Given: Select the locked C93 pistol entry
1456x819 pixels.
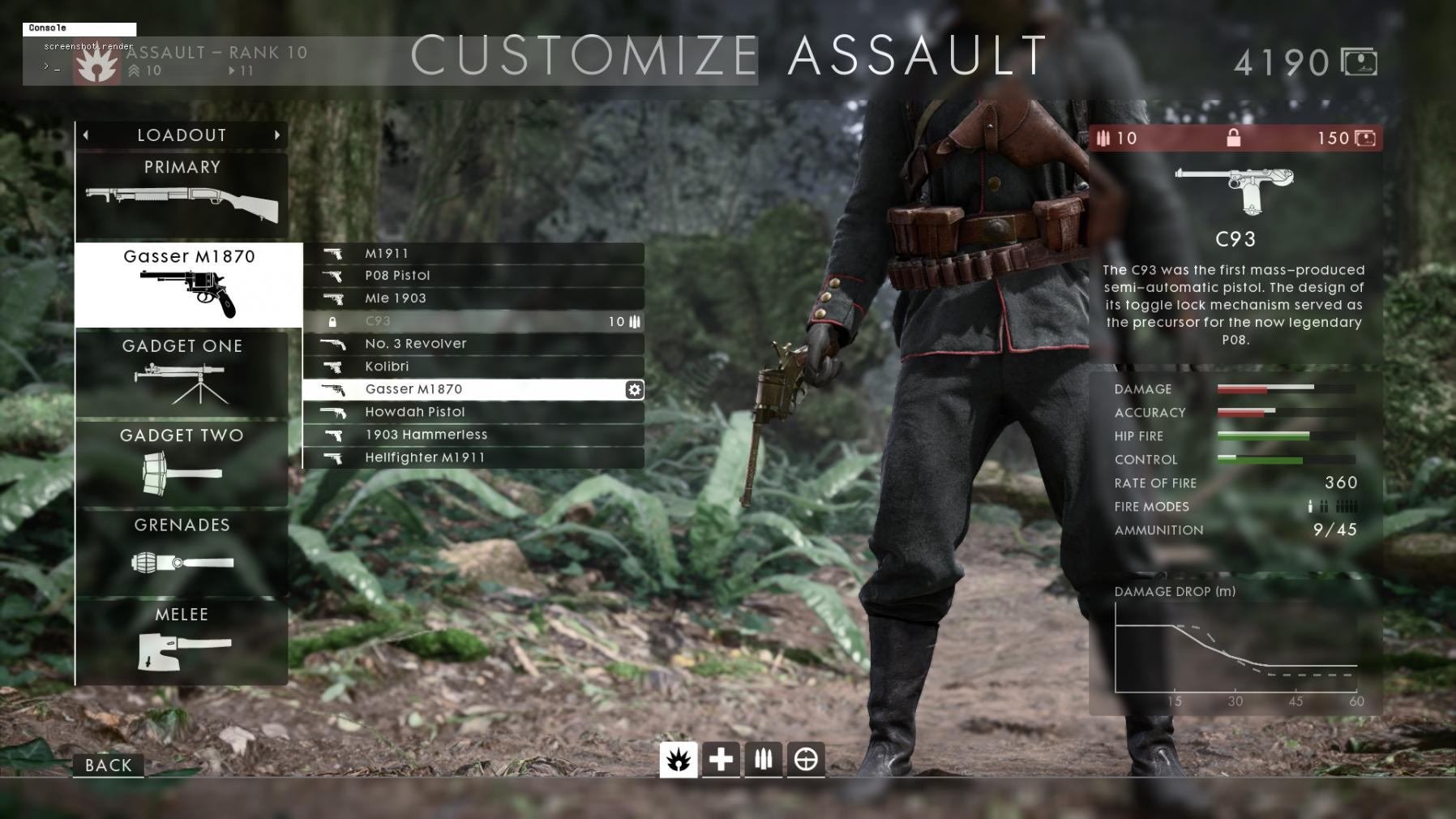Looking at the screenshot, I should 473,321.
